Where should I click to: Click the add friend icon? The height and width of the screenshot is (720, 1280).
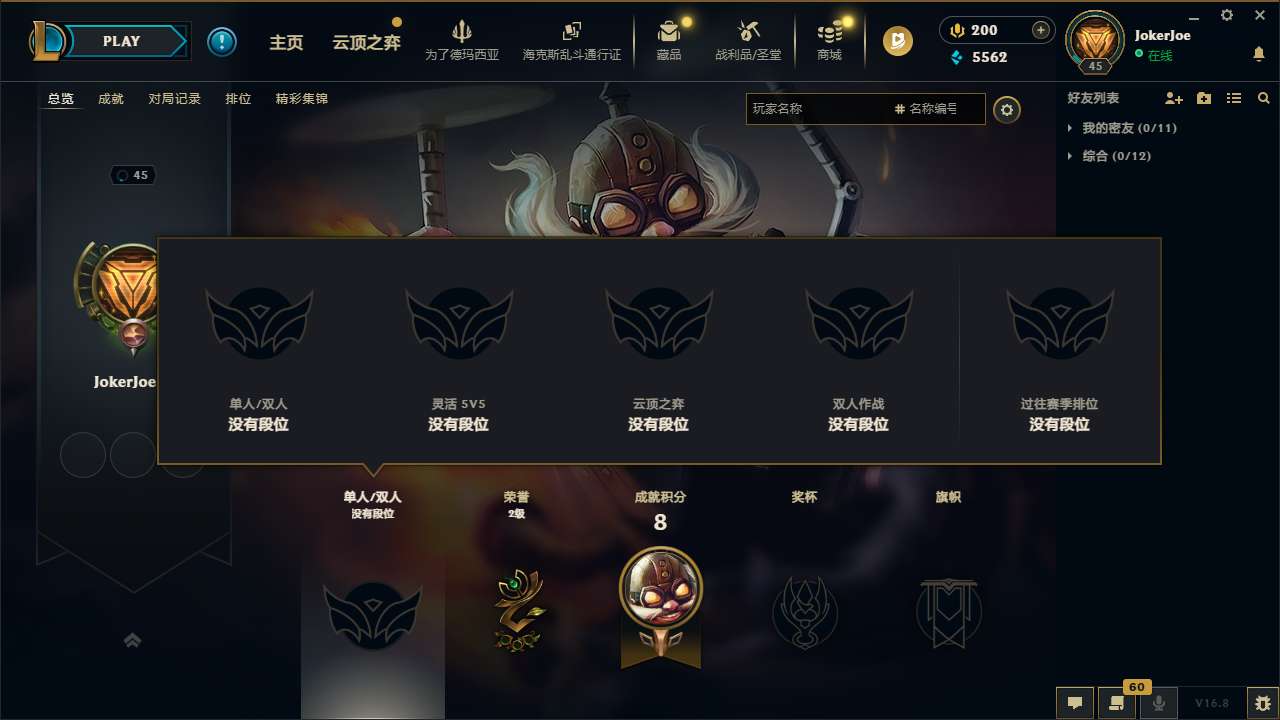coord(1171,98)
